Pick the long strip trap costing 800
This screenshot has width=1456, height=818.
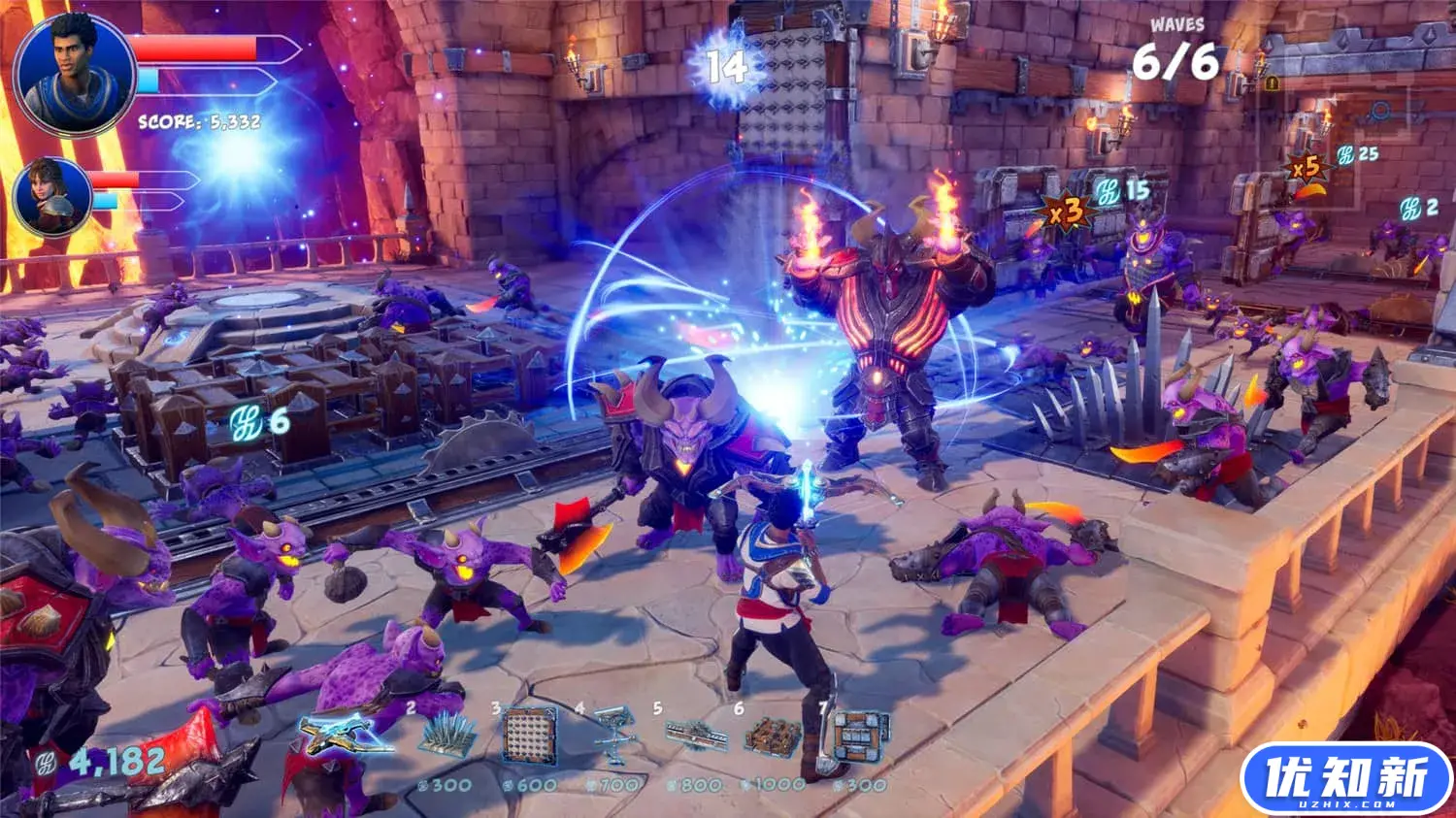coord(696,736)
